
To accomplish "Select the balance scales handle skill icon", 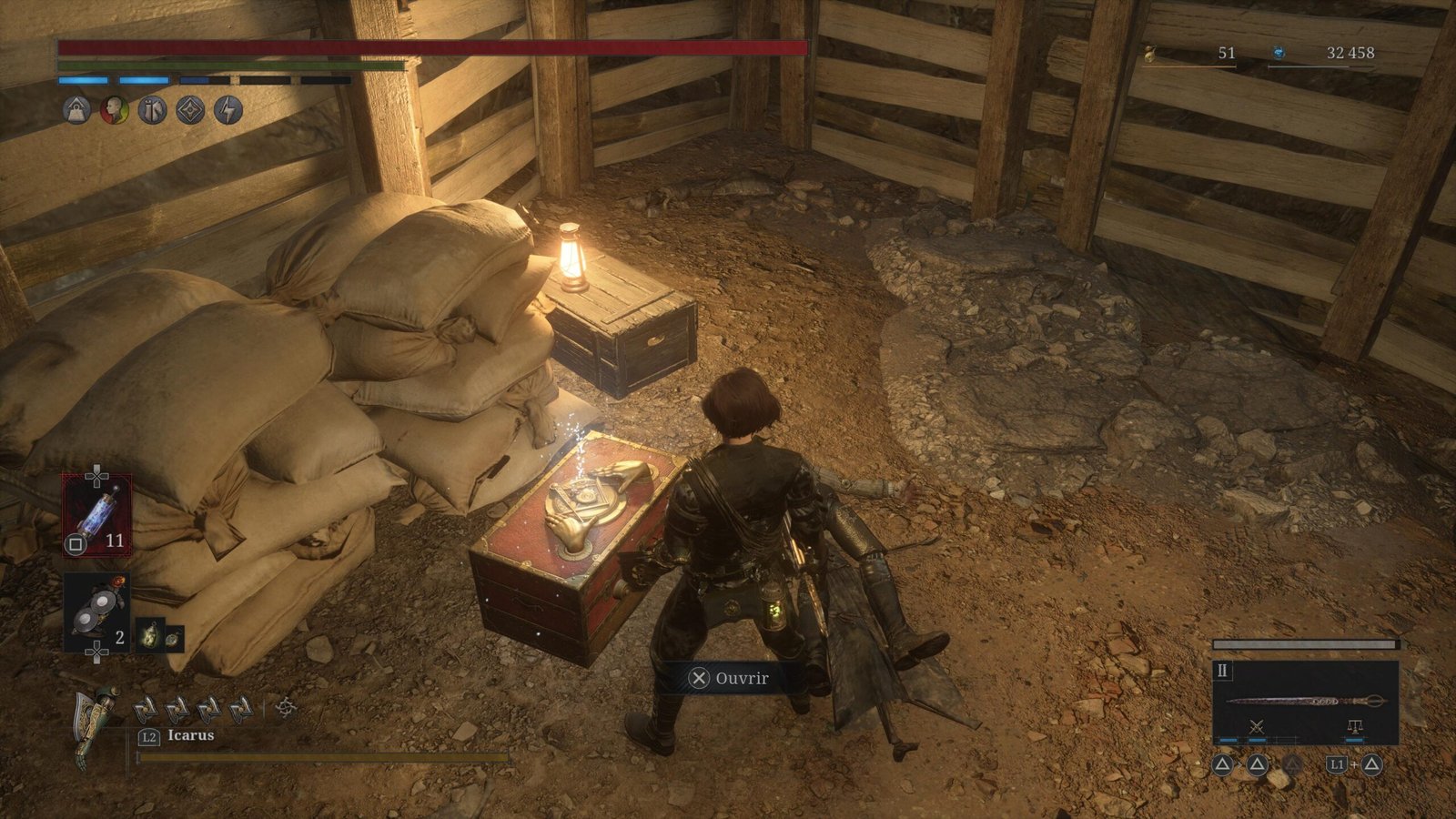I will [x=1354, y=727].
